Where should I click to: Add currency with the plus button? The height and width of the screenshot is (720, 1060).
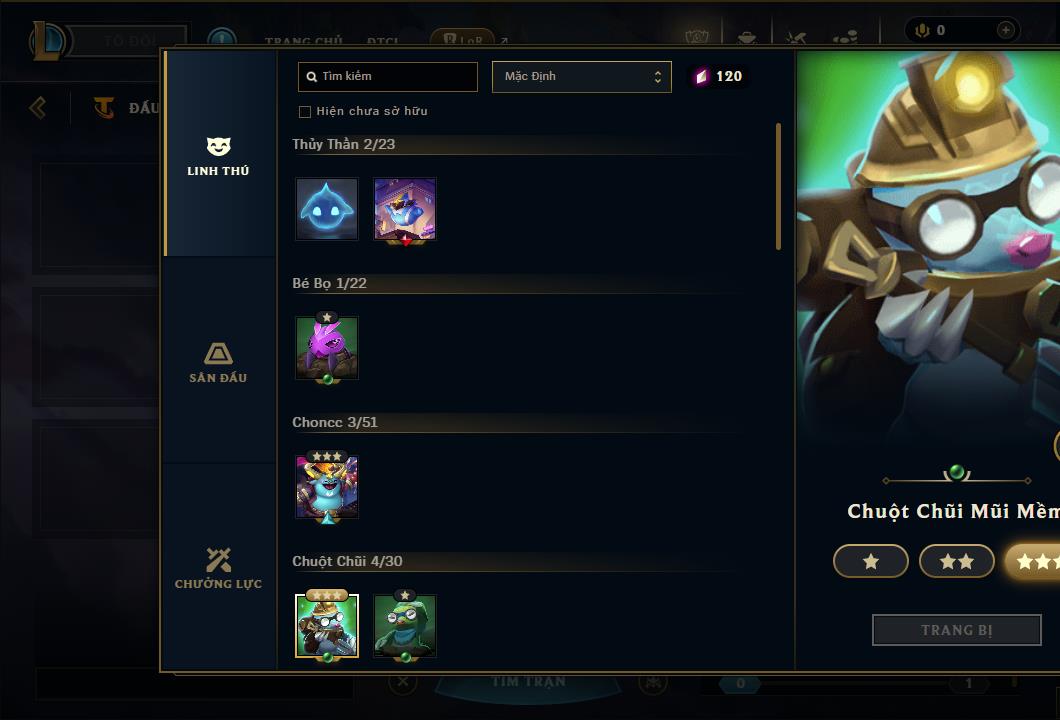pos(1005,31)
